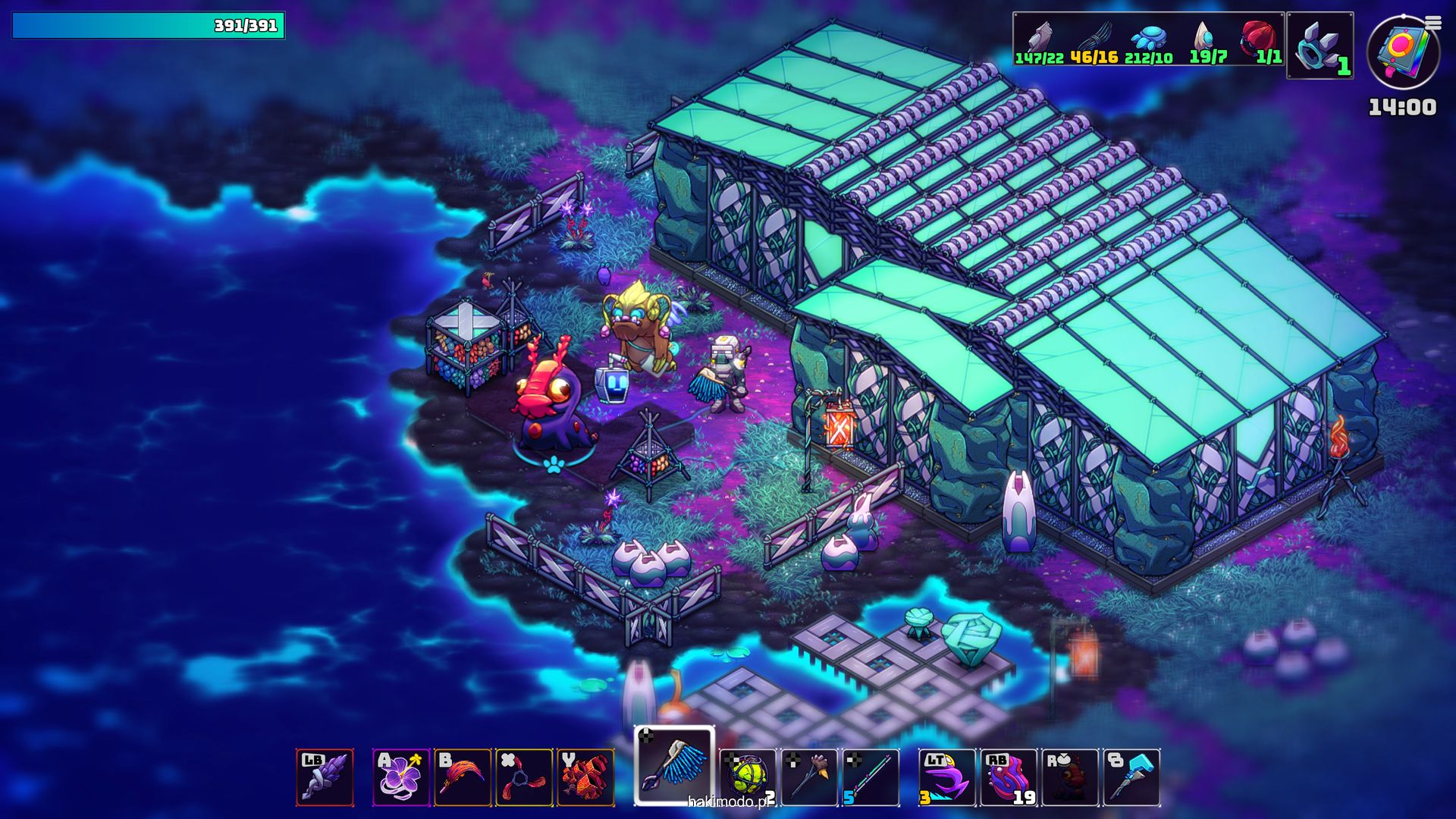This screenshot has width=1456, height=819.
Task: Pick the teal fishing rod slot
Action: (871, 777)
